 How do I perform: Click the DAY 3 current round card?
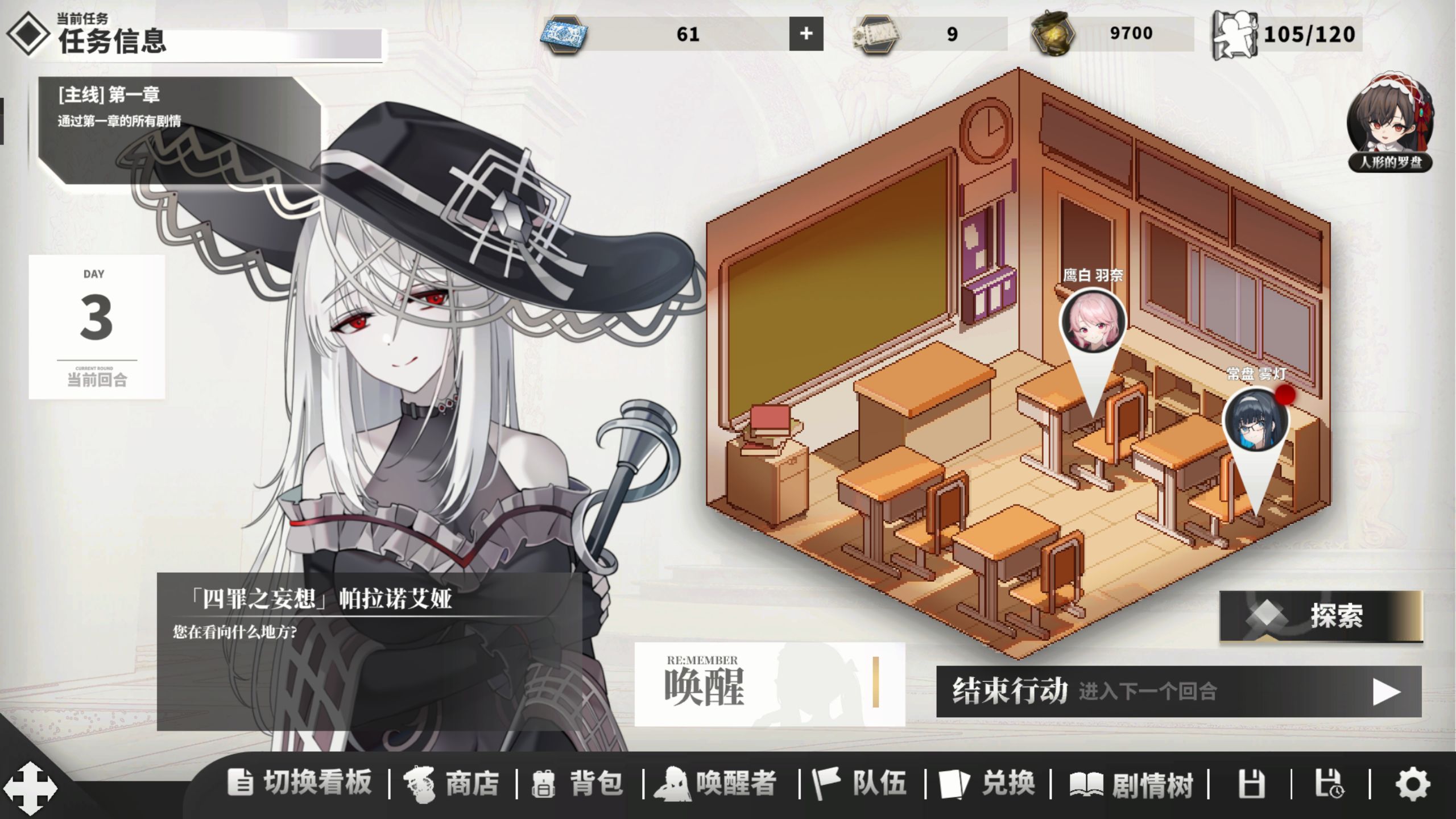point(97,326)
